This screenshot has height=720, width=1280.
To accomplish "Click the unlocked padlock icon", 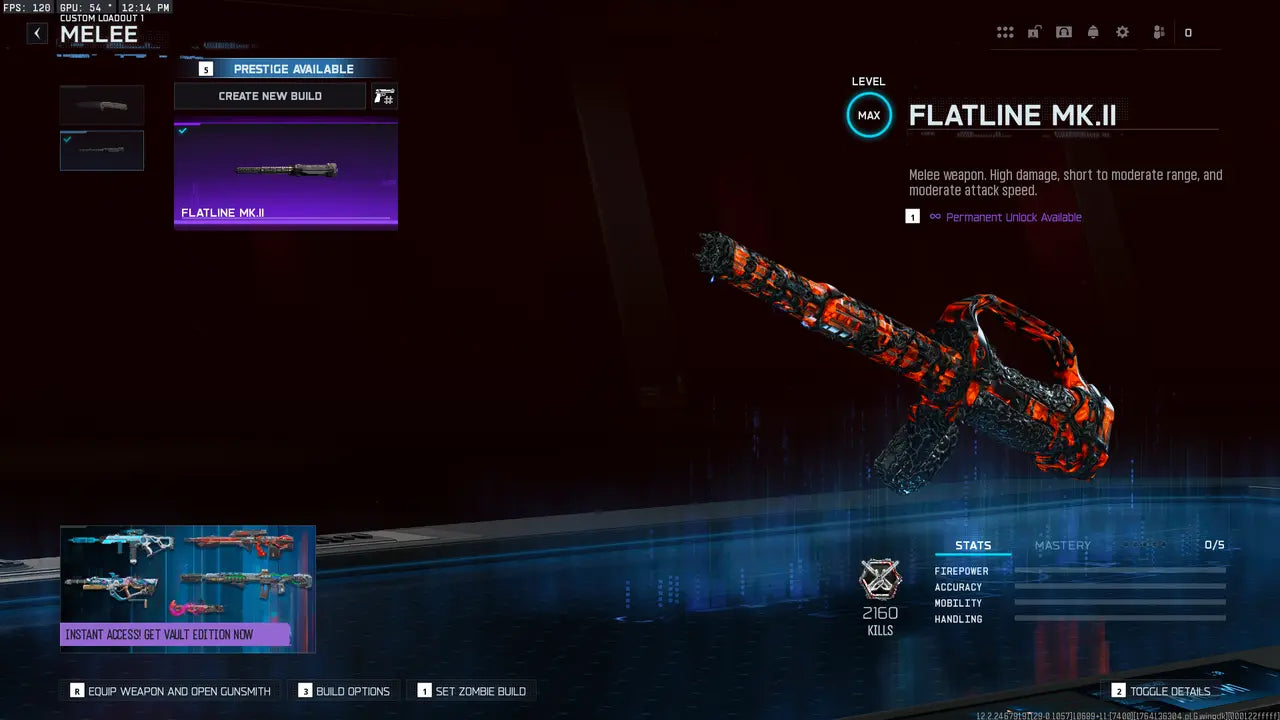I will [x=1034, y=31].
